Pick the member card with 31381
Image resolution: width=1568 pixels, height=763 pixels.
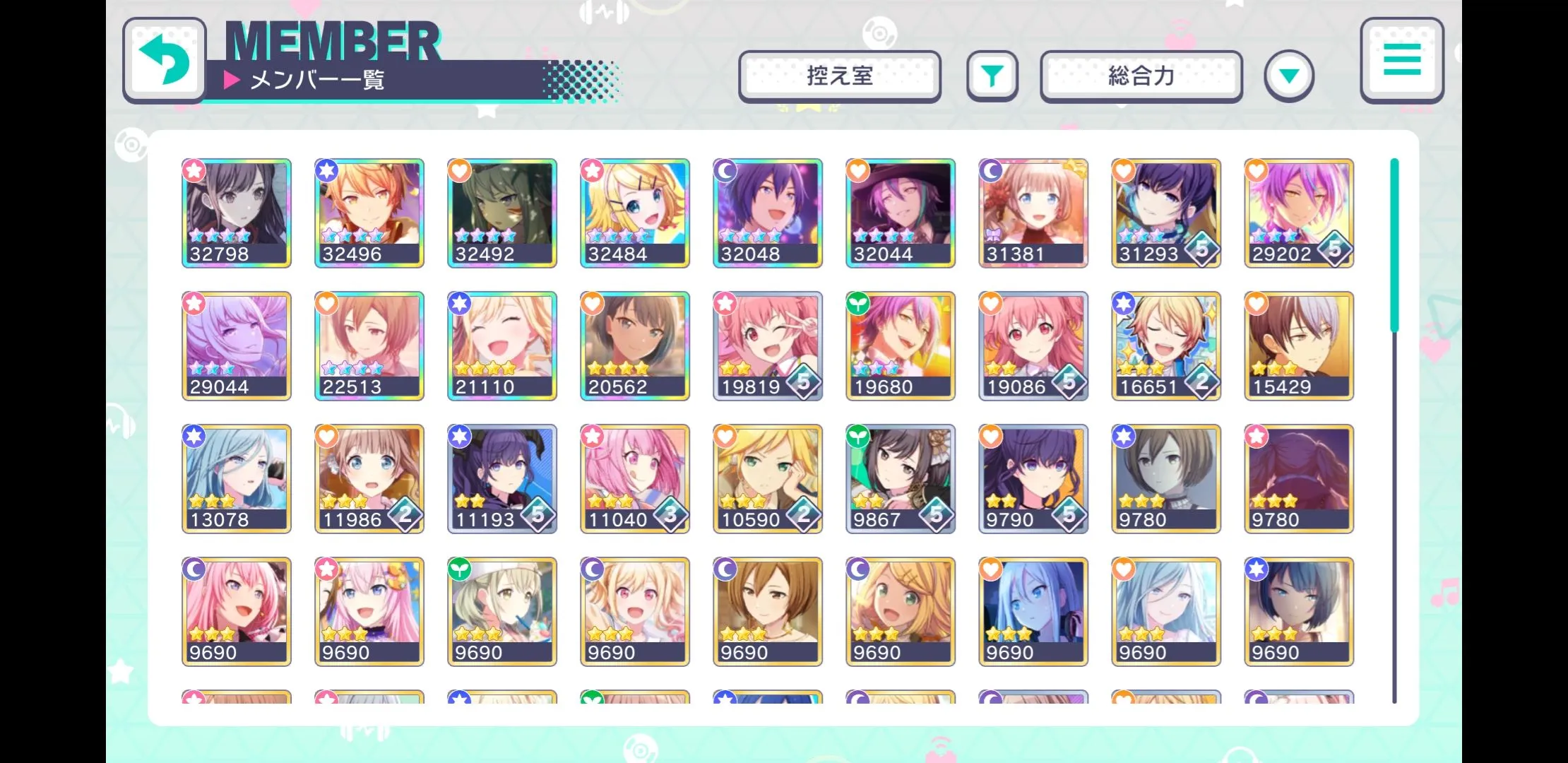[x=1033, y=213]
